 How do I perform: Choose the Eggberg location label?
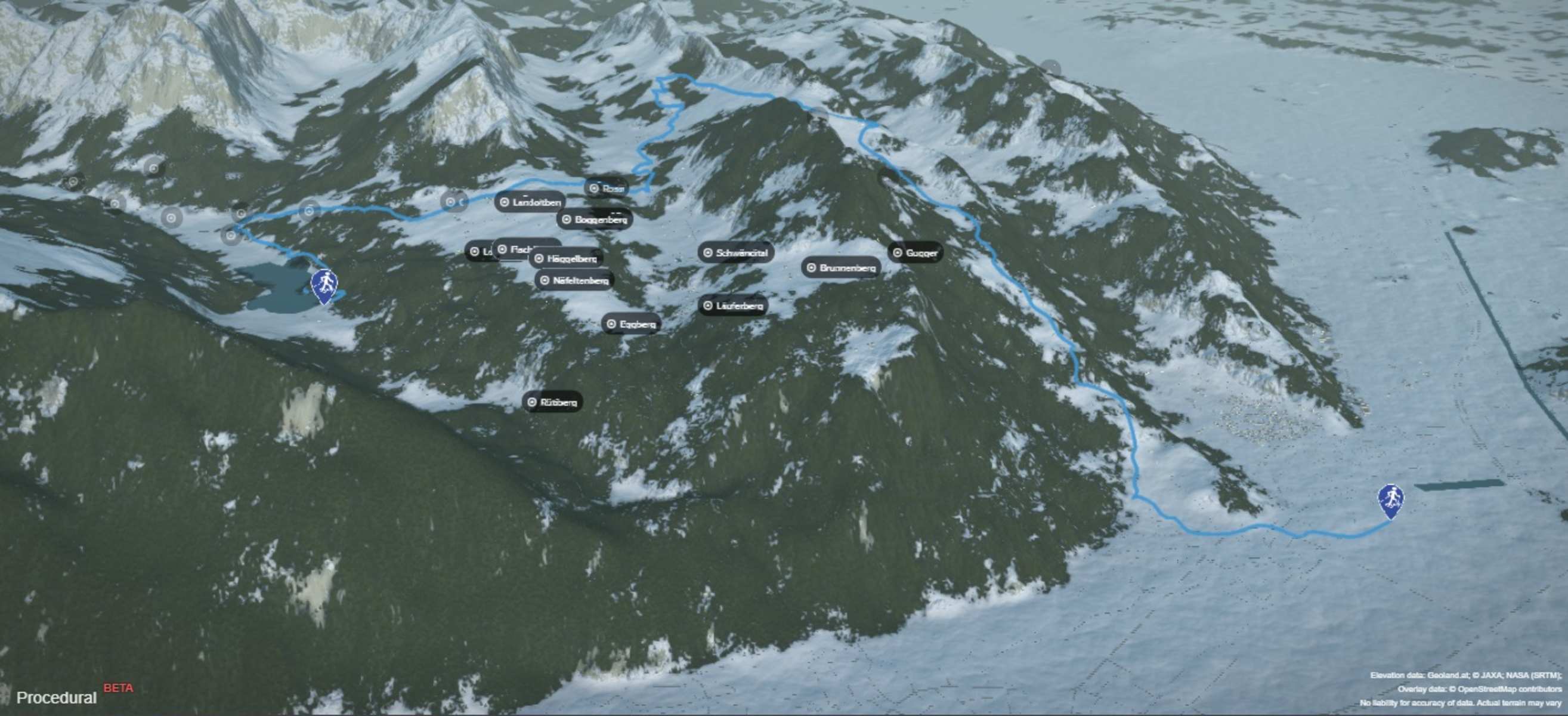631,325
